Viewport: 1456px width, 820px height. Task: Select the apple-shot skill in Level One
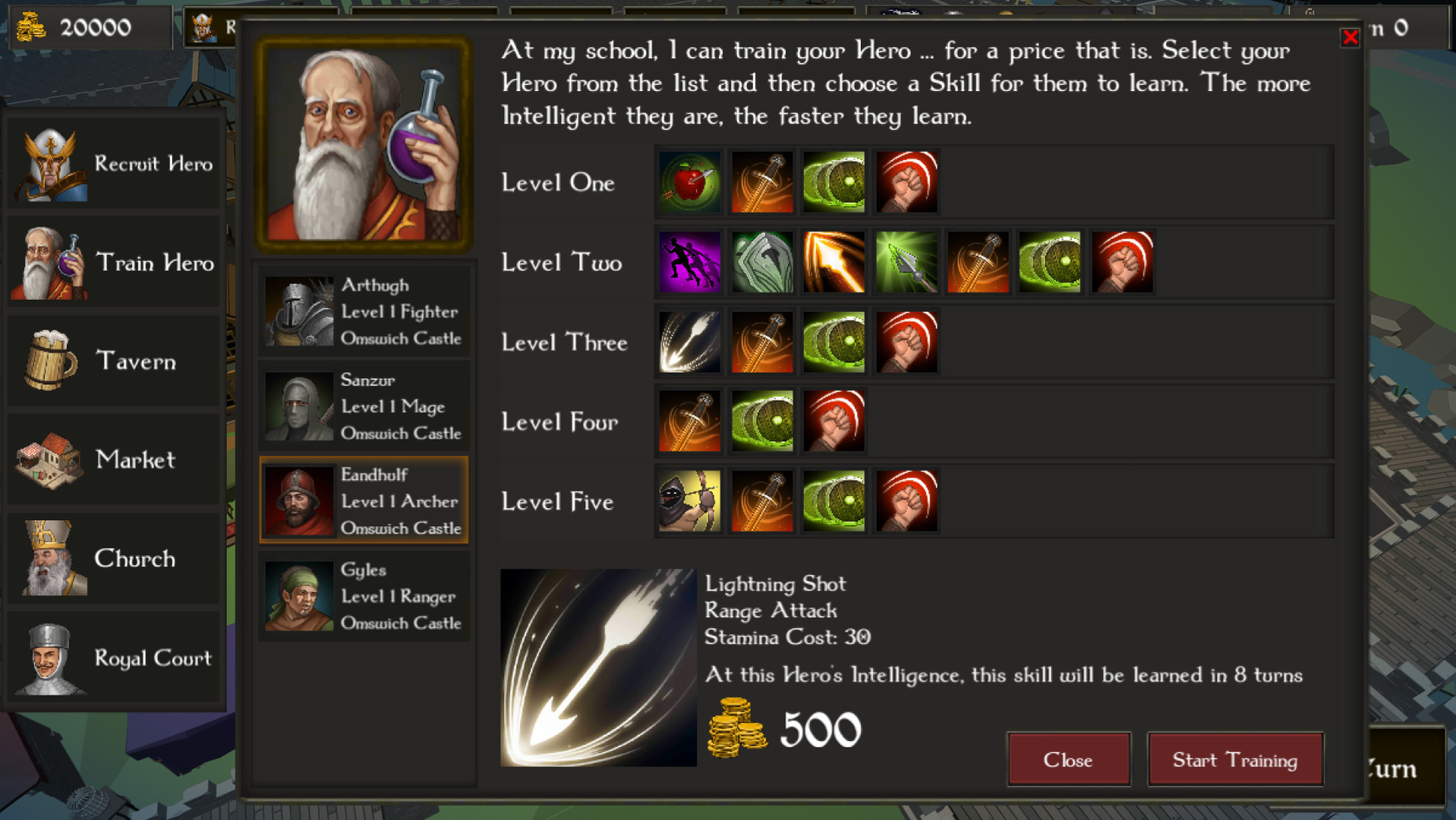688,181
